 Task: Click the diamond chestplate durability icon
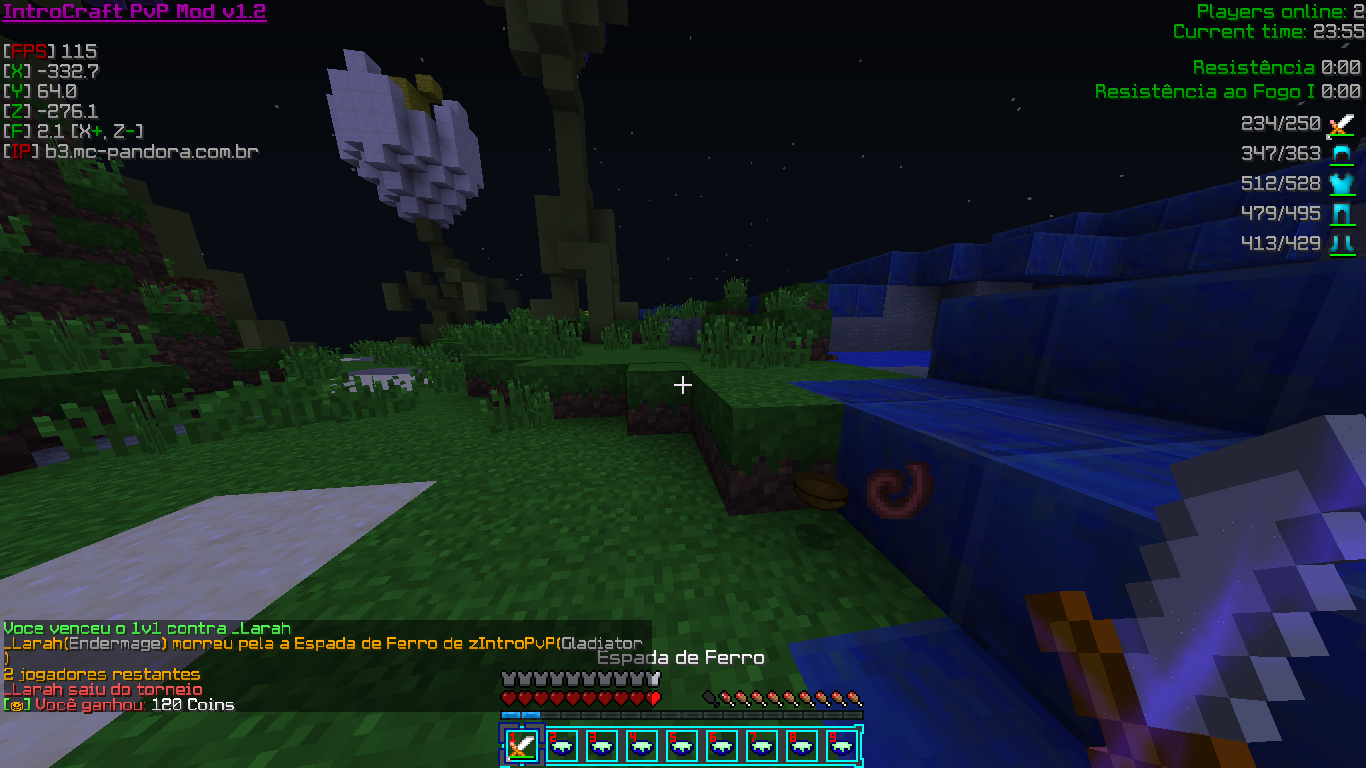coord(1340,184)
